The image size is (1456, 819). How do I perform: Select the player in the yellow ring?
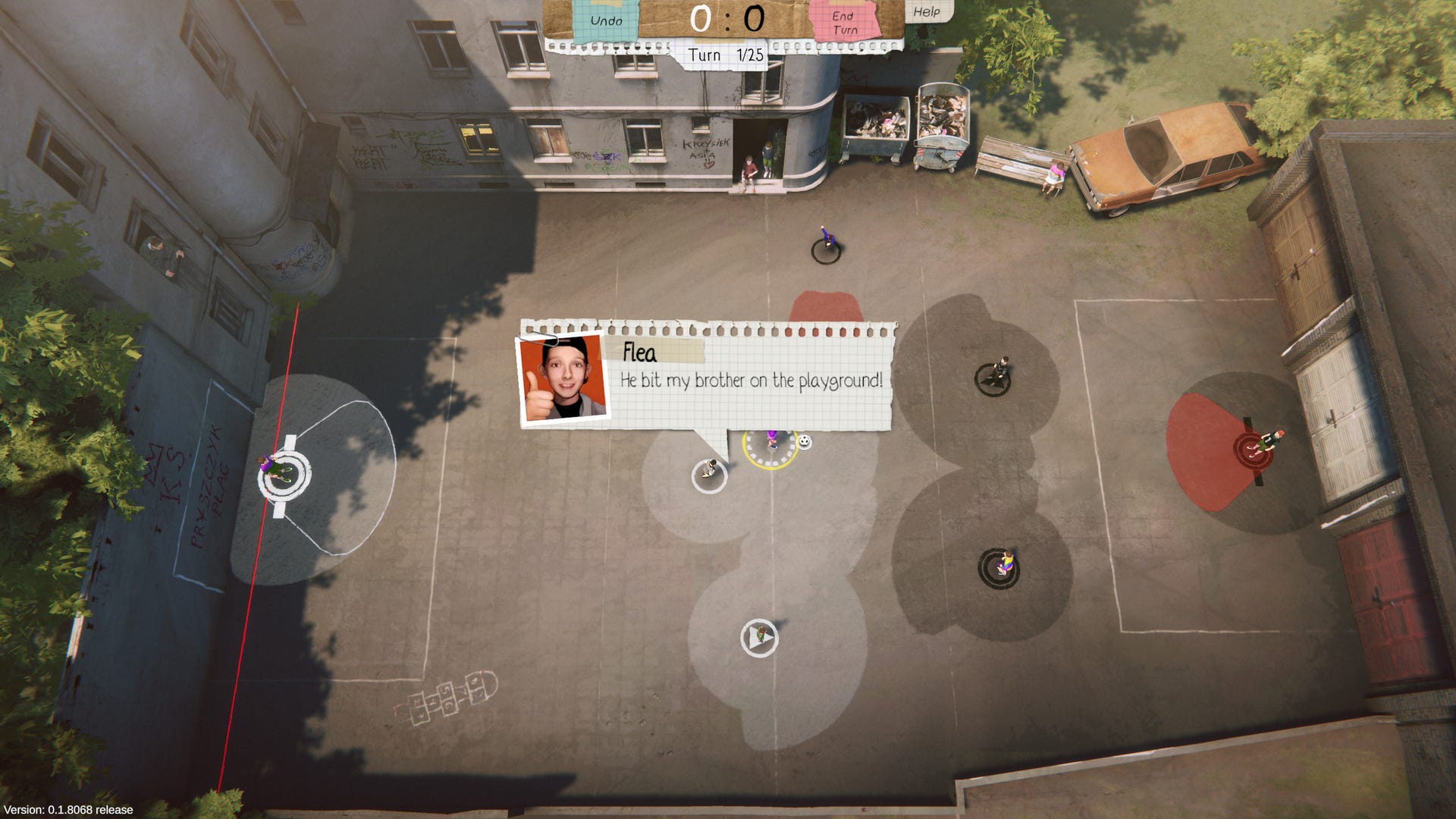pos(770,447)
